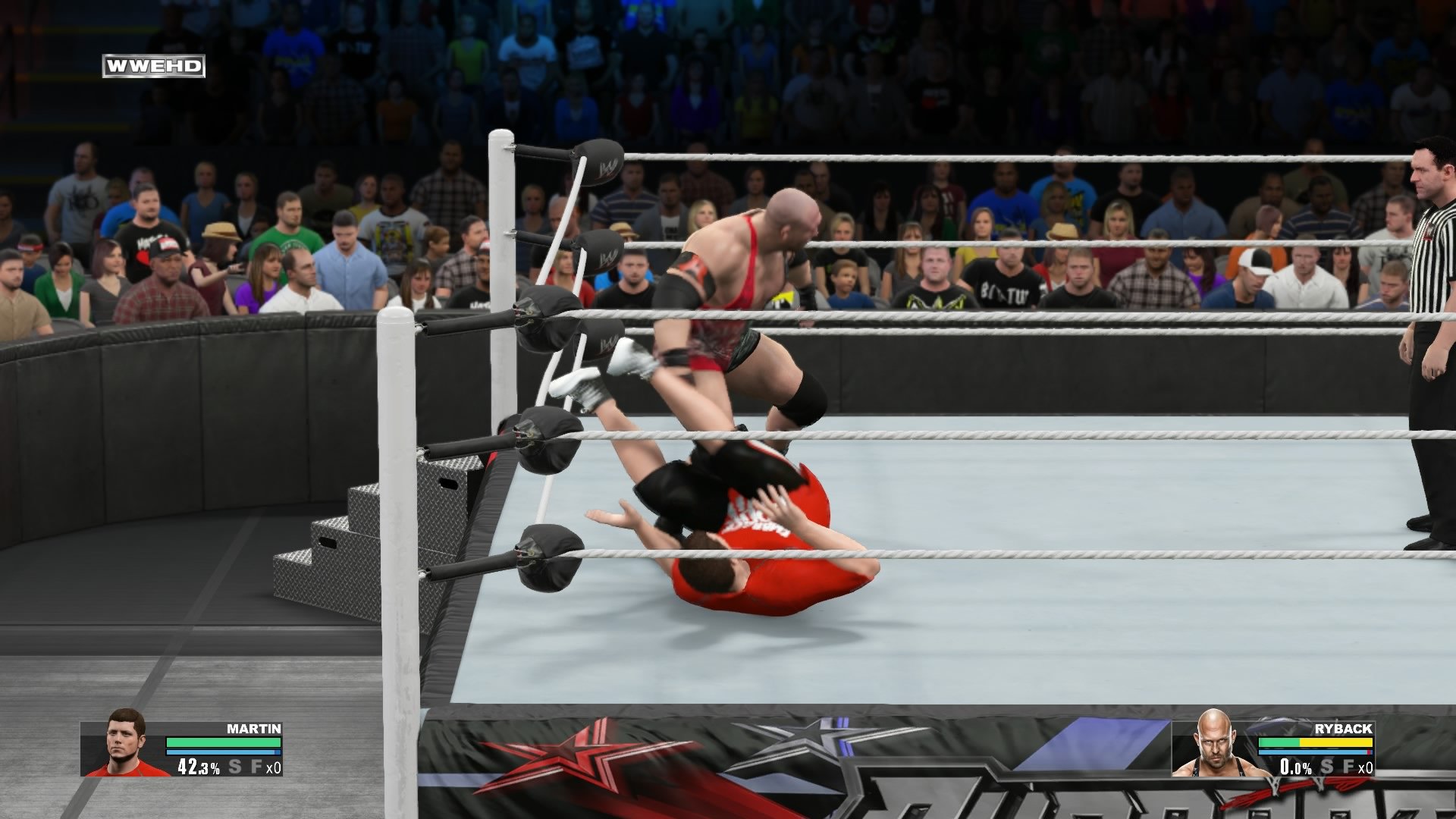Toggle Martin's green health meter

(223, 742)
